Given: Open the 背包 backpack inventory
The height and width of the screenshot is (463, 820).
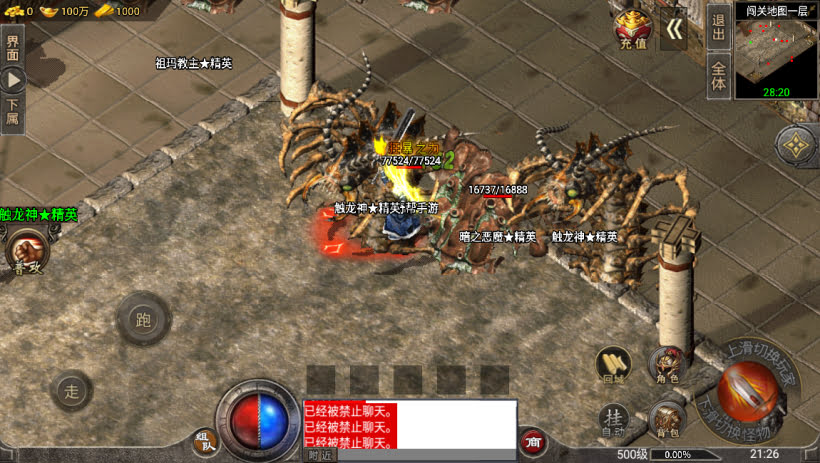Looking at the screenshot, I should 667,420.
